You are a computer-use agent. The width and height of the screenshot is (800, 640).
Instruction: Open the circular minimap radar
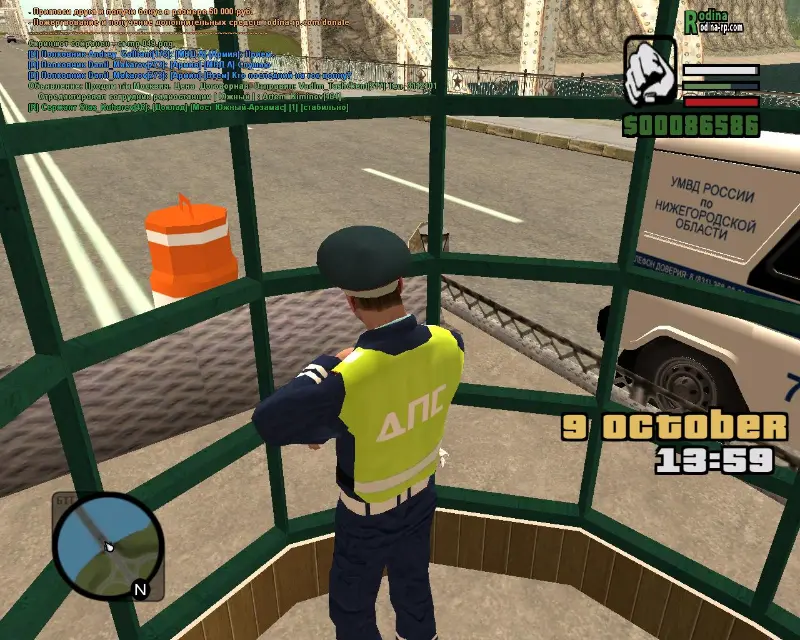(x=106, y=545)
